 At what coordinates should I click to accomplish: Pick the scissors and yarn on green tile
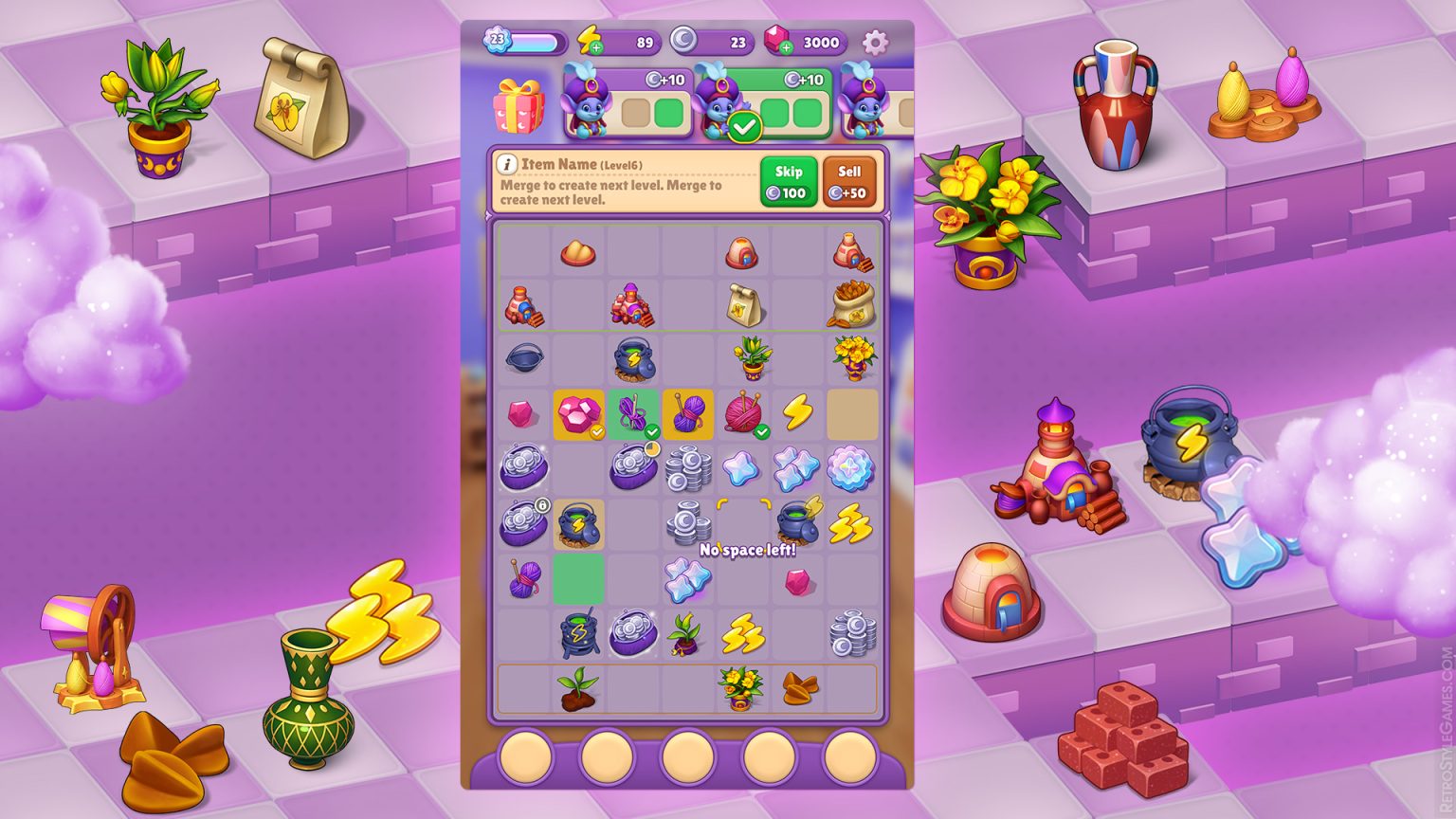[632, 414]
